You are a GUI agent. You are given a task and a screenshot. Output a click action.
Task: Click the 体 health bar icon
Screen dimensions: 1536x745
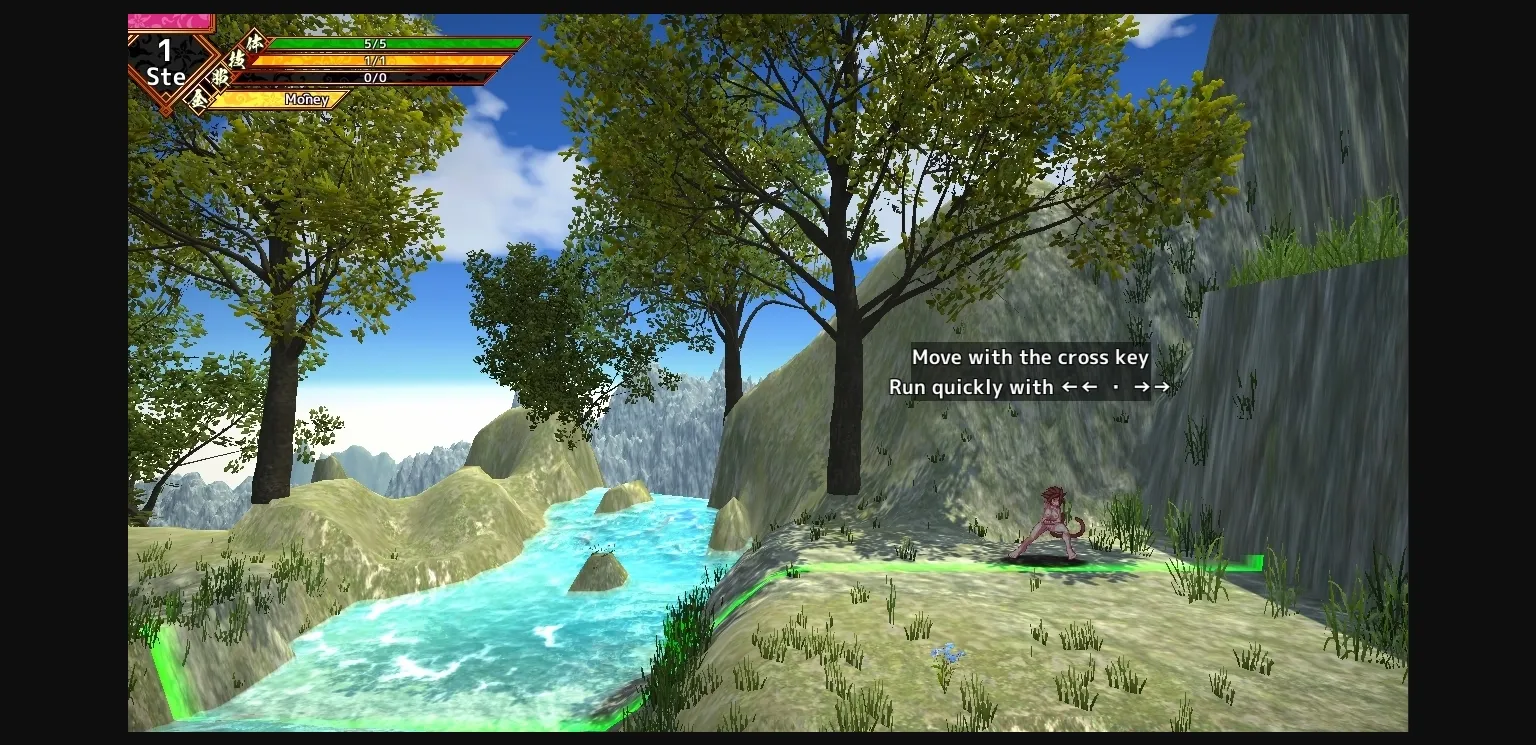pyautogui.click(x=254, y=43)
